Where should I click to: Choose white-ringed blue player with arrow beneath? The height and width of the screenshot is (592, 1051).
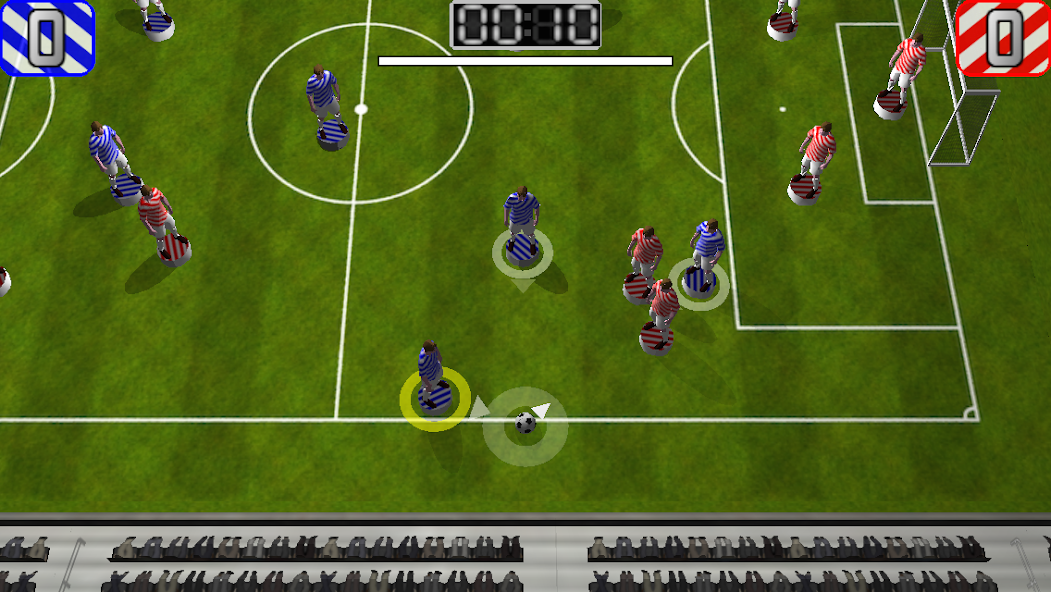pos(522,250)
